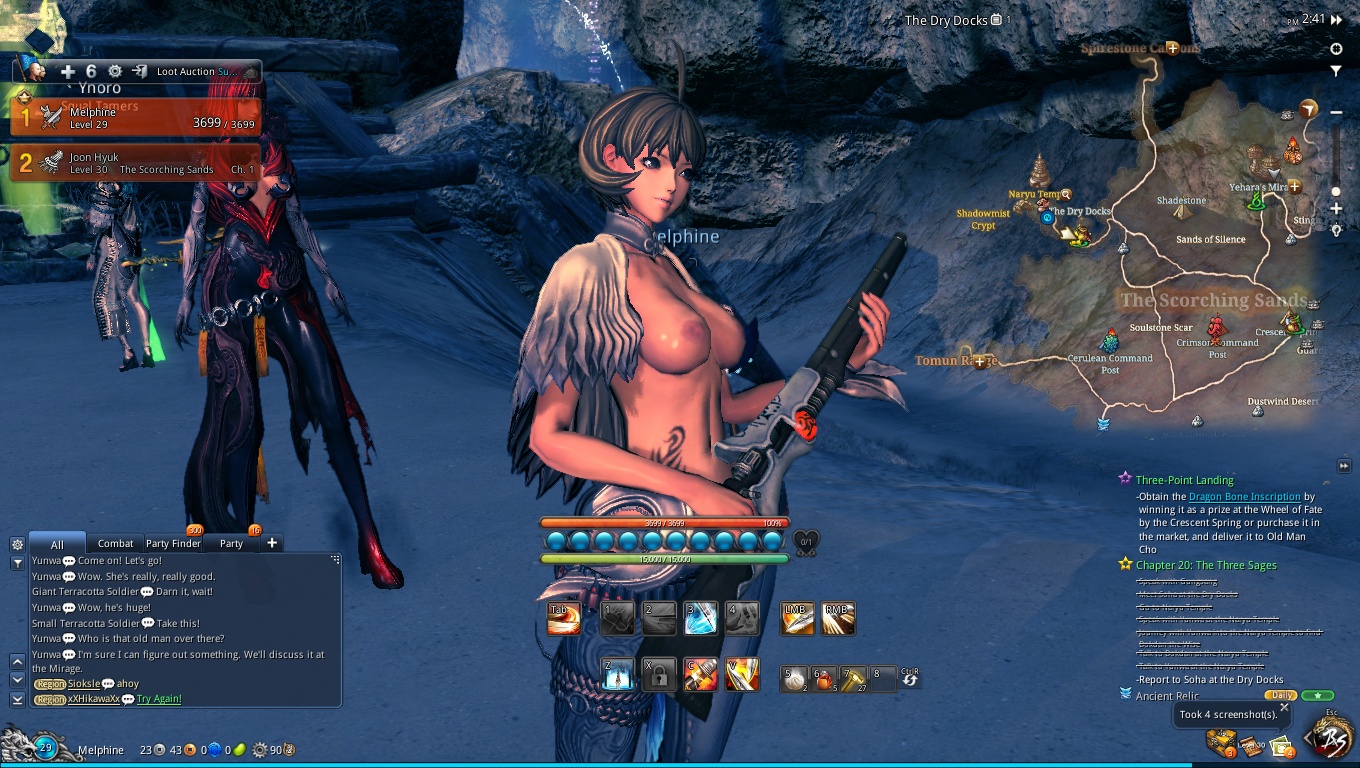Viewport: 1360px width, 768px height.
Task: Trigger the RMB skill icon
Action: pos(838,619)
